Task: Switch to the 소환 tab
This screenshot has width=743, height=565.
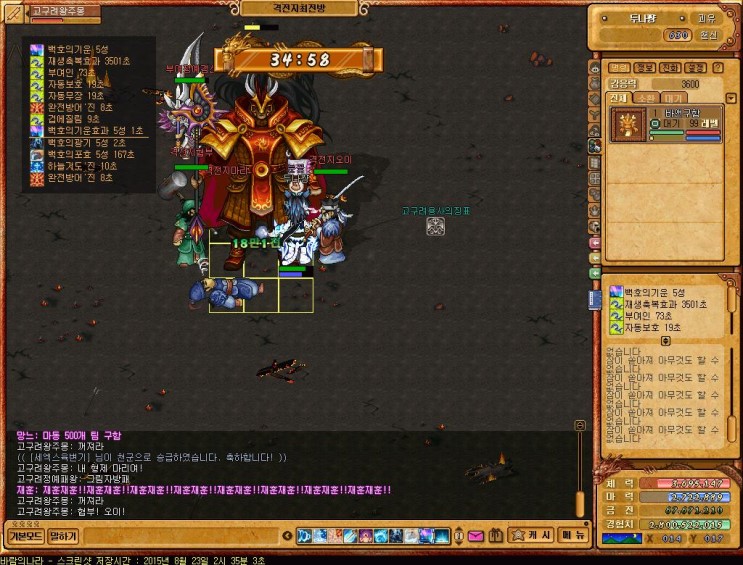Action: [645, 98]
